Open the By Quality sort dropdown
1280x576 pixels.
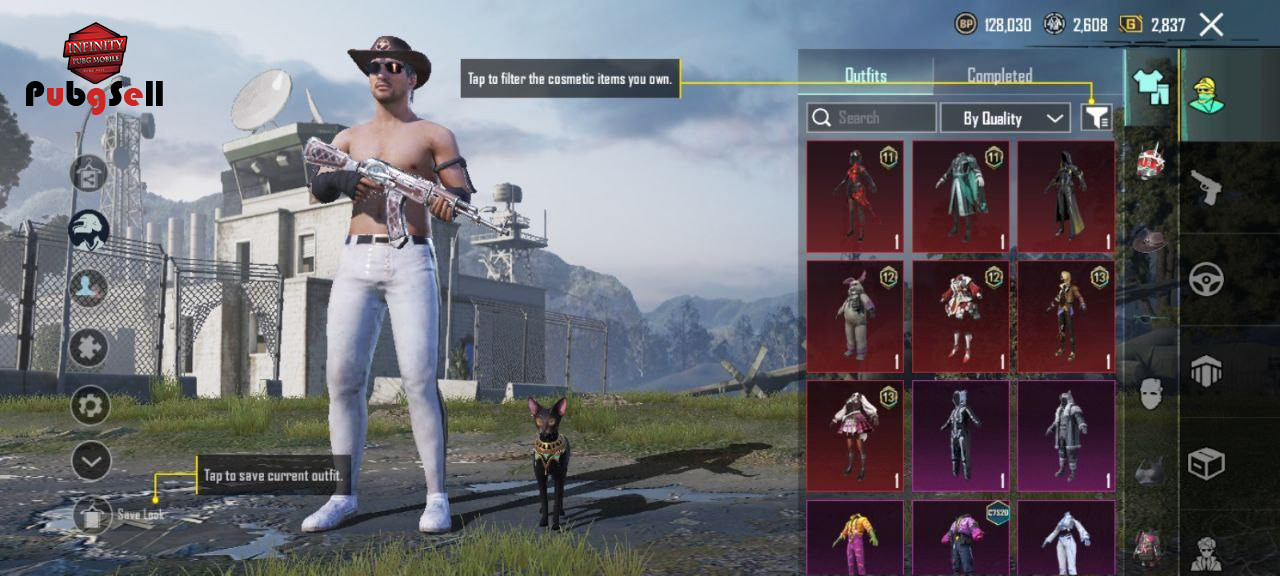1005,118
